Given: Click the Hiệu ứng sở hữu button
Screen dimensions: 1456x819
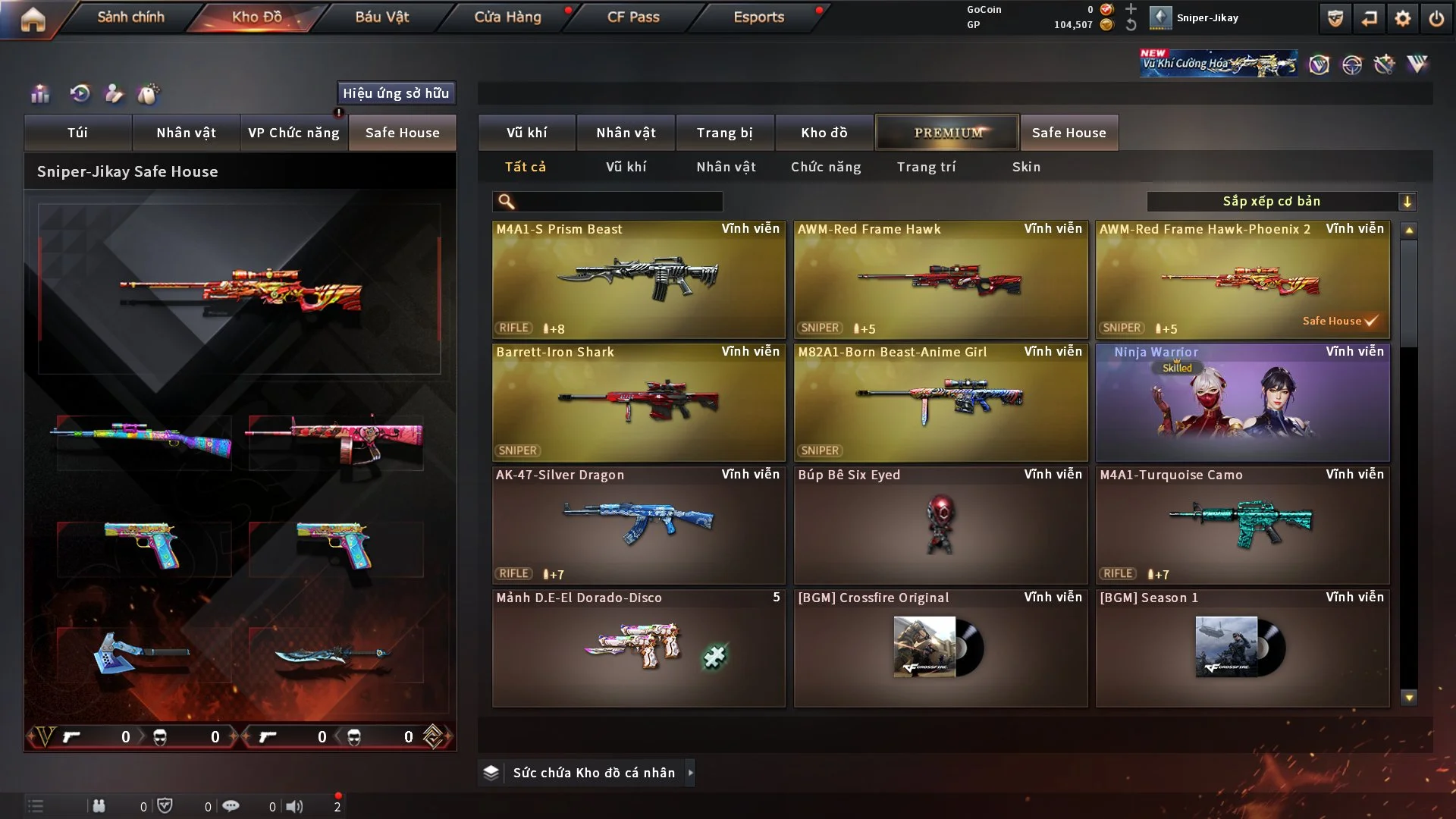Looking at the screenshot, I should (396, 93).
